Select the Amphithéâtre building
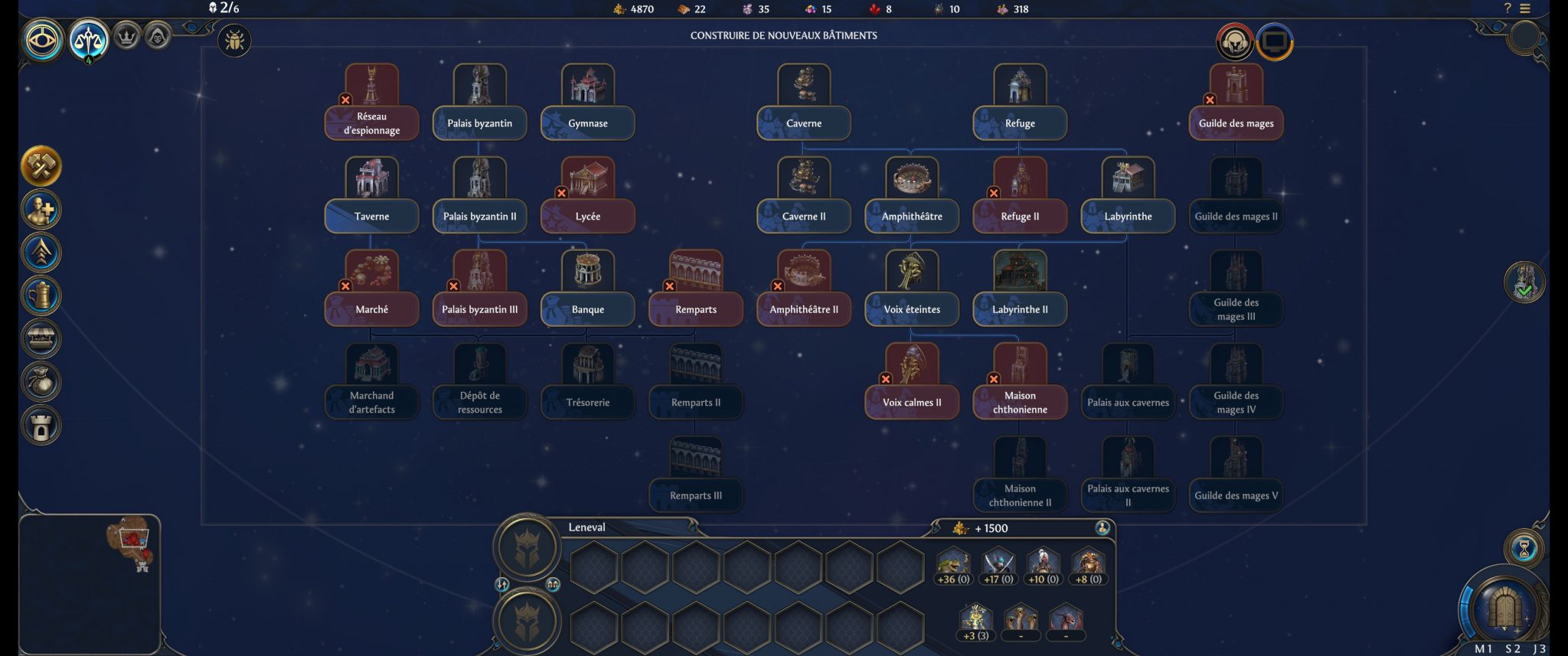Image resolution: width=1568 pixels, height=656 pixels. pyautogui.click(x=911, y=216)
